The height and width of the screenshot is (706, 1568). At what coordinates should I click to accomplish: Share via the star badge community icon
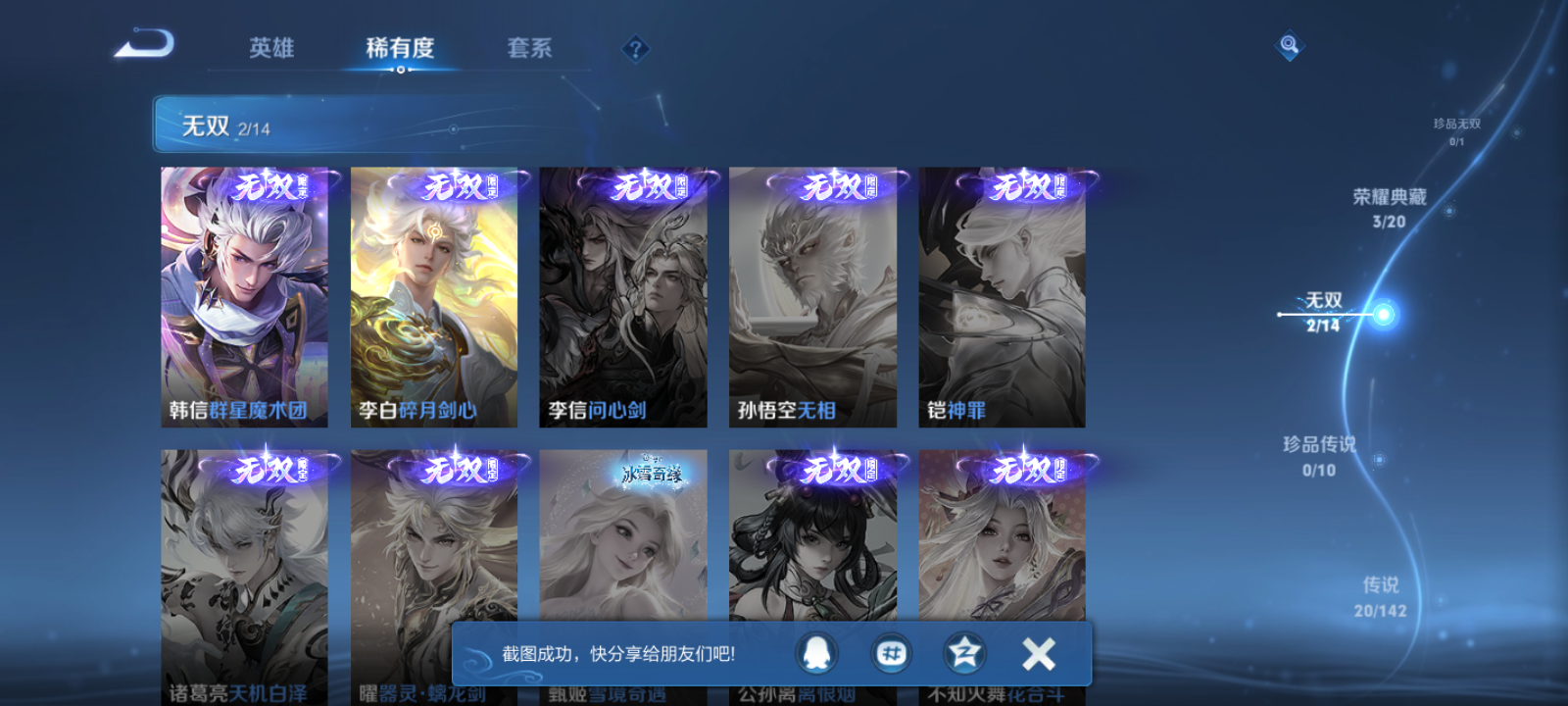[x=965, y=652]
